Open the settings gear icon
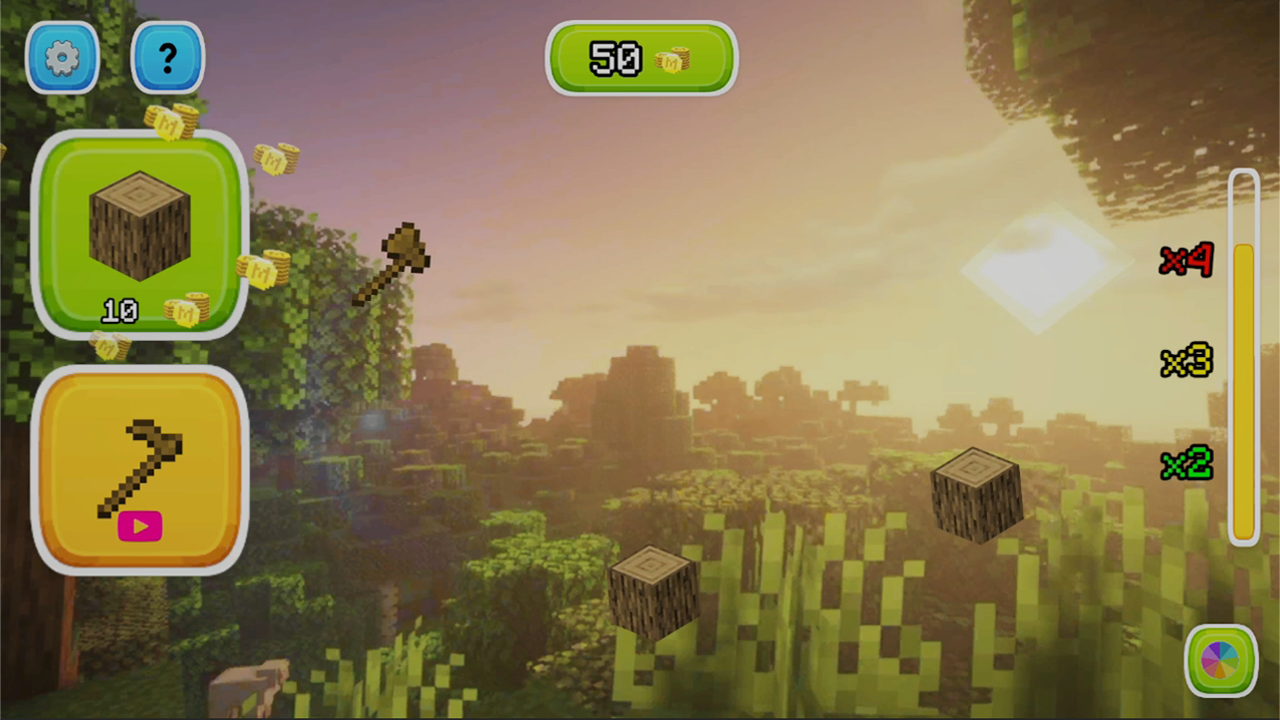The width and height of the screenshot is (1280, 720). tap(62, 57)
